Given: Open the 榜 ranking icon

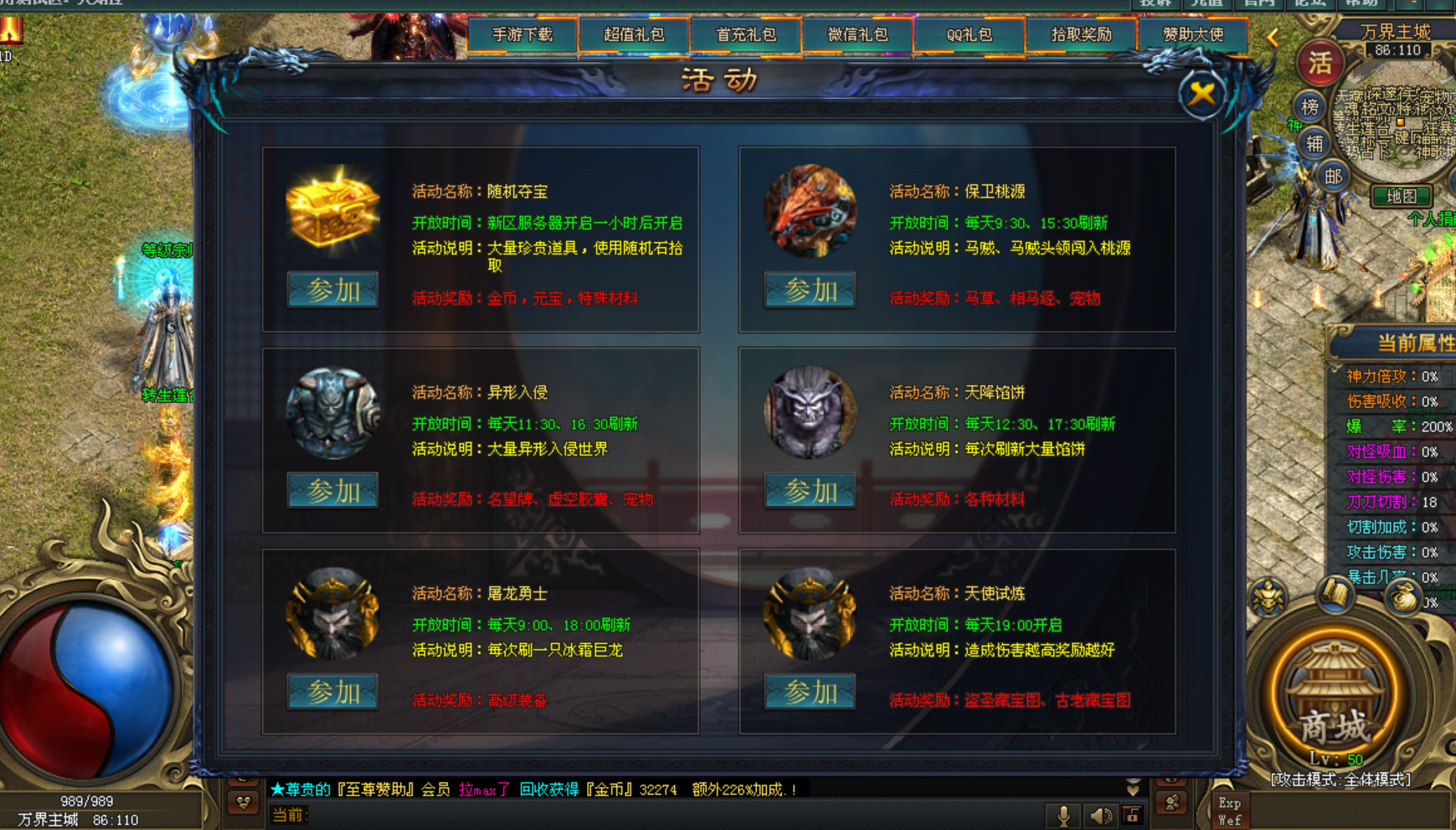Looking at the screenshot, I should [x=1309, y=106].
